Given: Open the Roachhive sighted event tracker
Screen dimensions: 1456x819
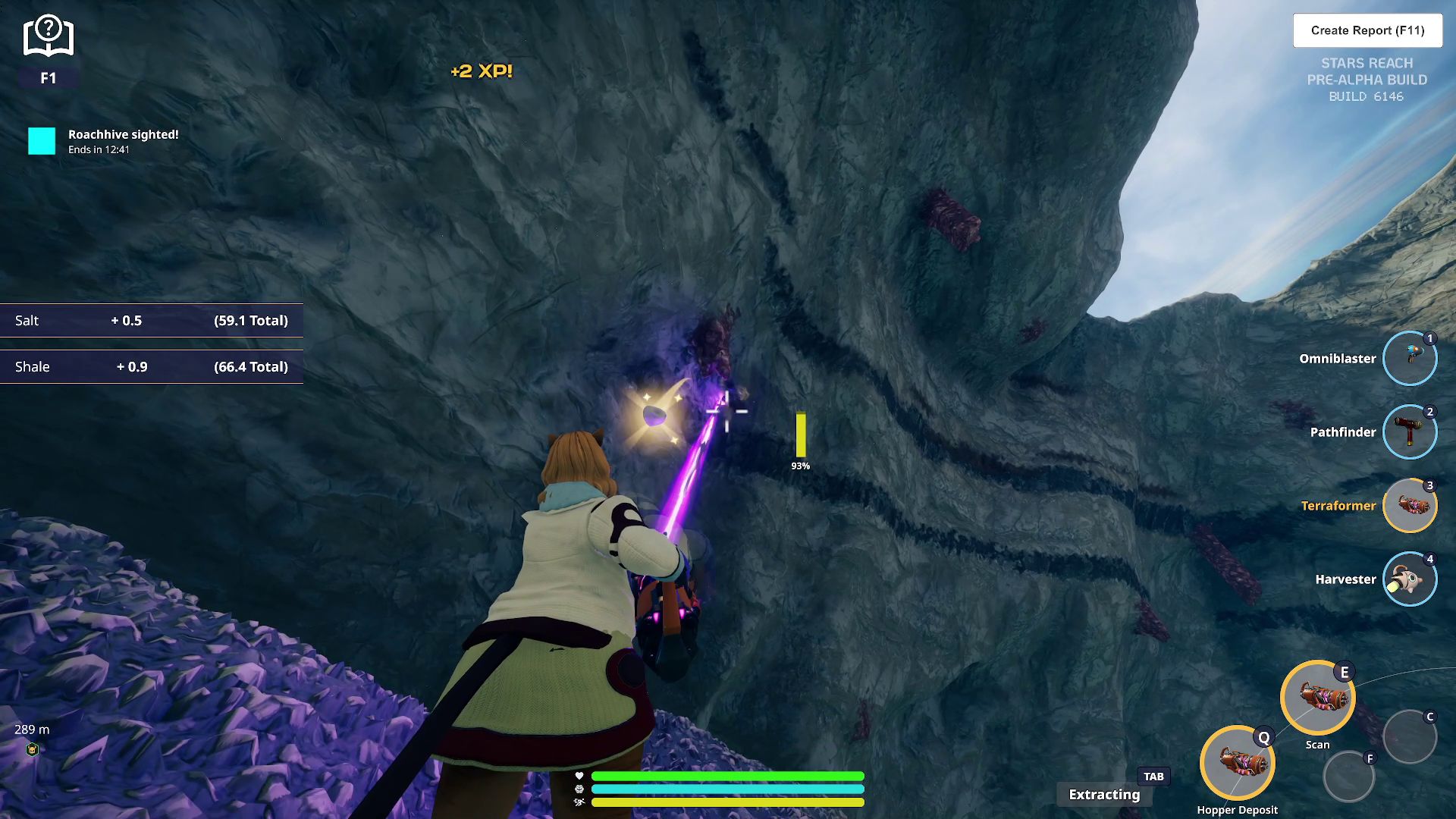Looking at the screenshot, I should click(42, 141).
